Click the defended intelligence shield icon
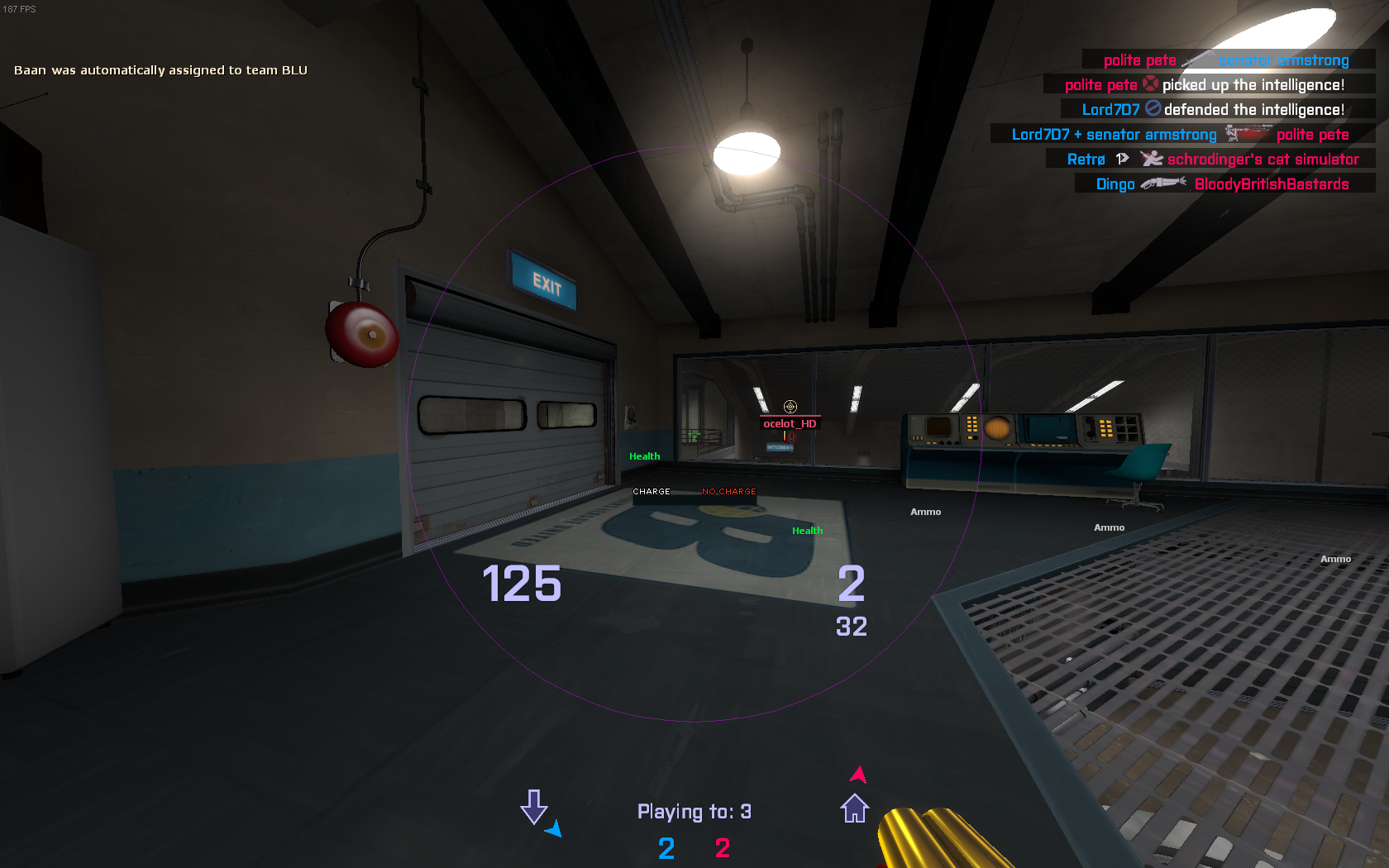This screenshot has height=868, width=1389. point(1152,109)
